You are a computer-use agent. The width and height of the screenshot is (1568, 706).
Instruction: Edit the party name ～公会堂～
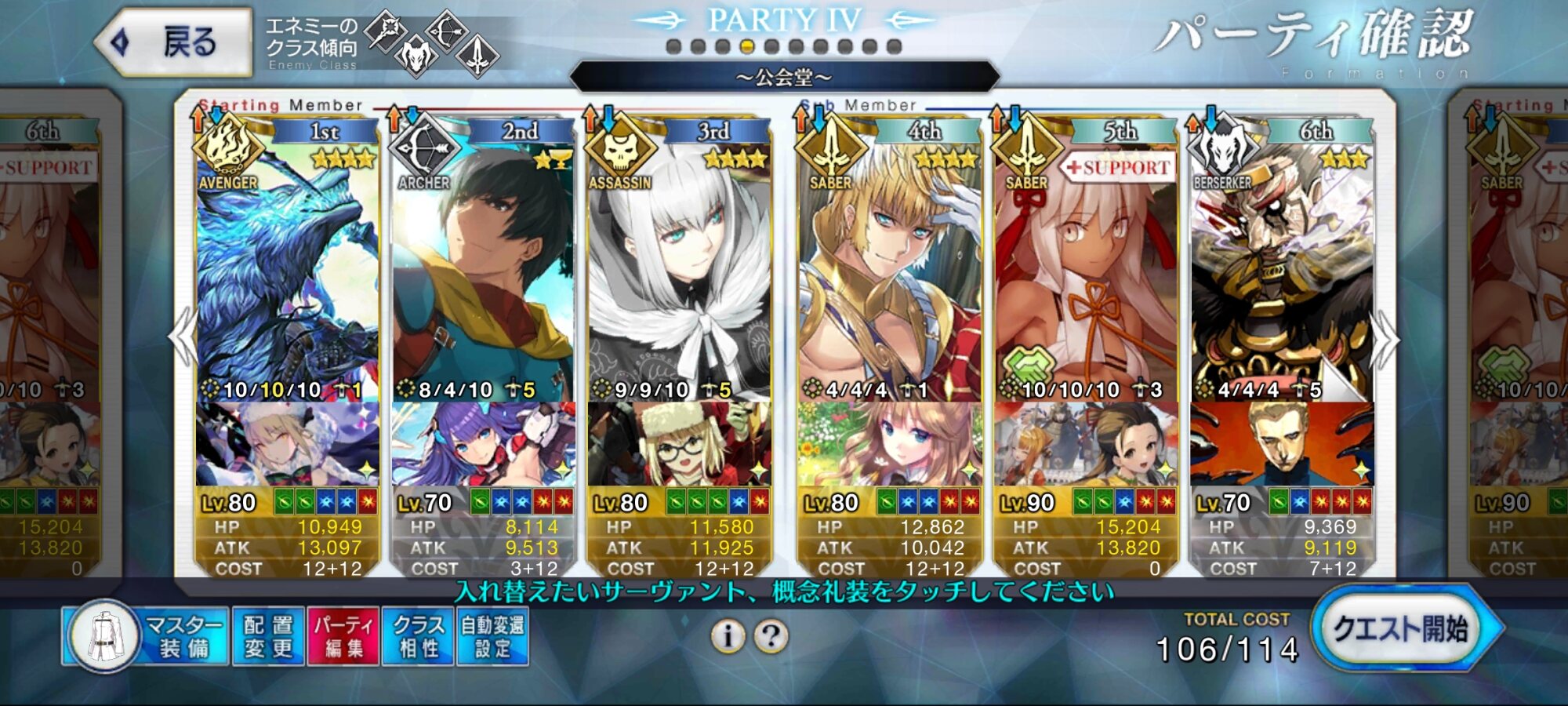click(x=784, y=77)
